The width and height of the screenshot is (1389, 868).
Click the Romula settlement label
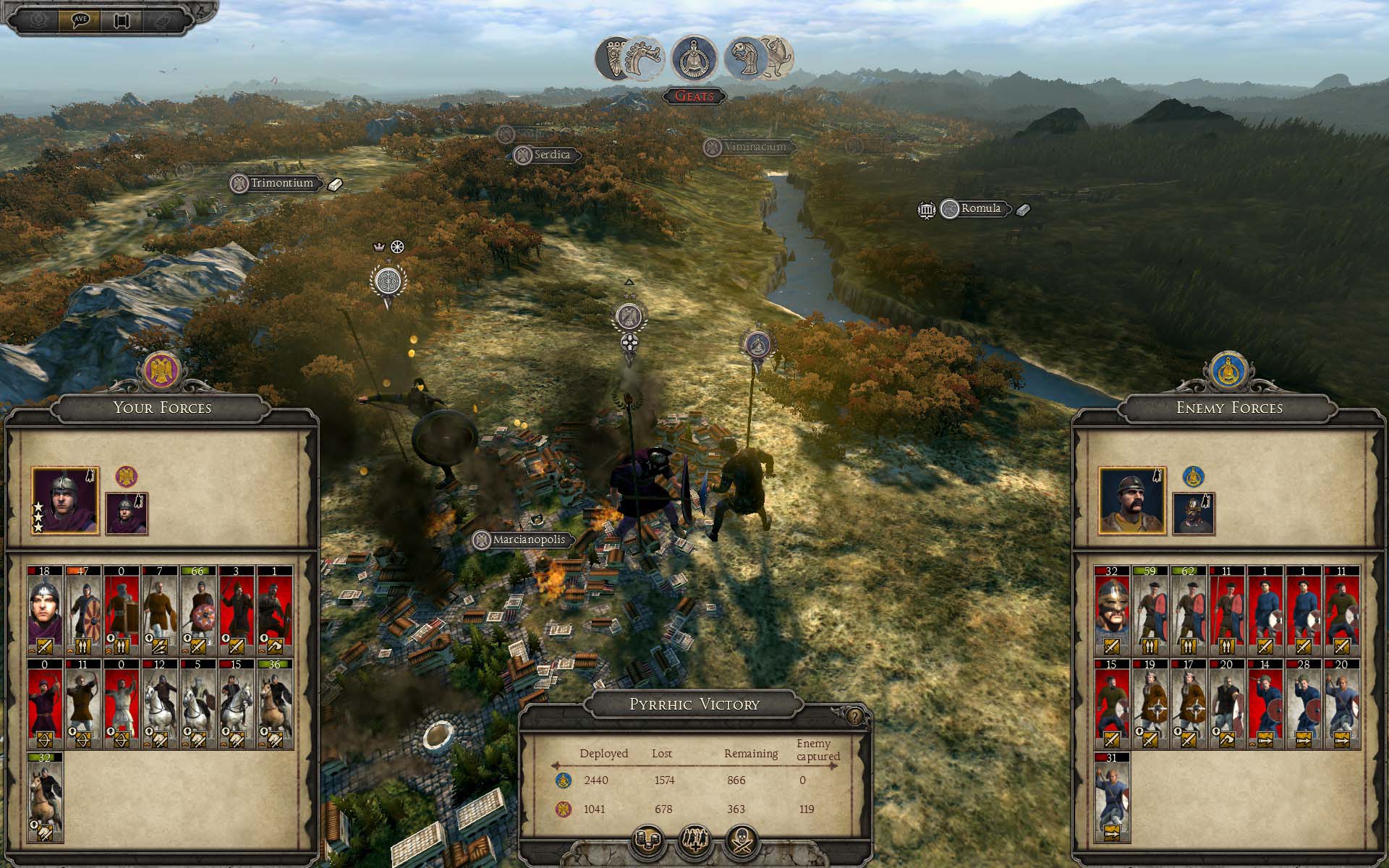pyautogui.click(x=980, y=208)
